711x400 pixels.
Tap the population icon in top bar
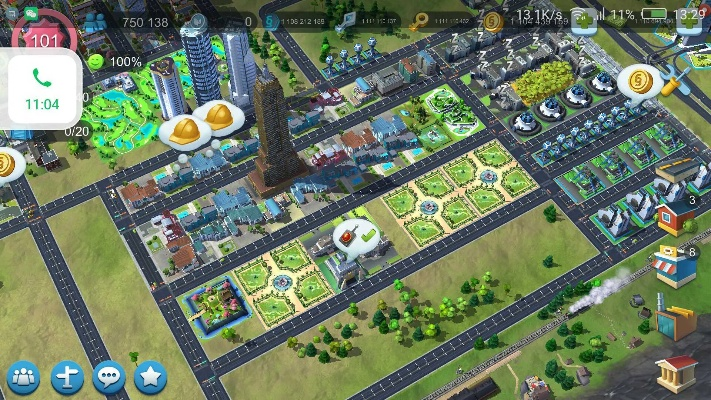97,22
